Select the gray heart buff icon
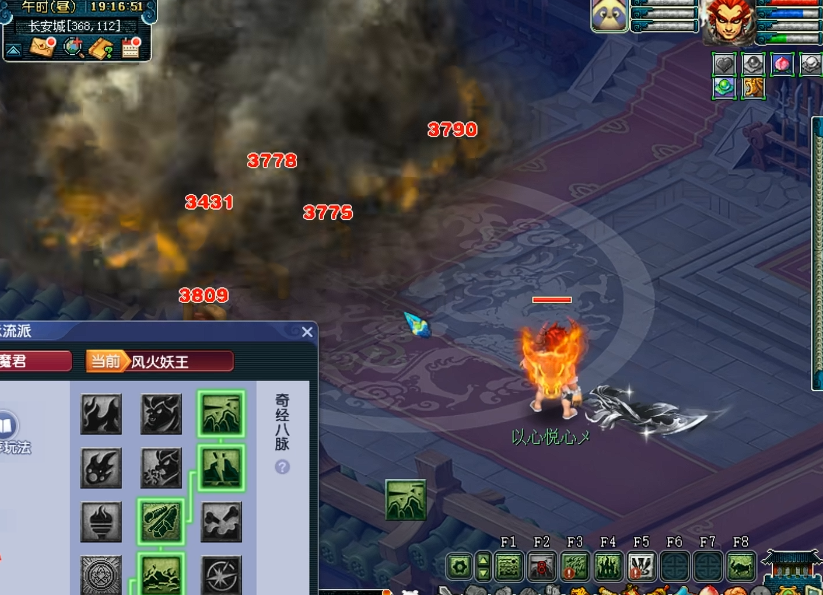 (724, 64)
